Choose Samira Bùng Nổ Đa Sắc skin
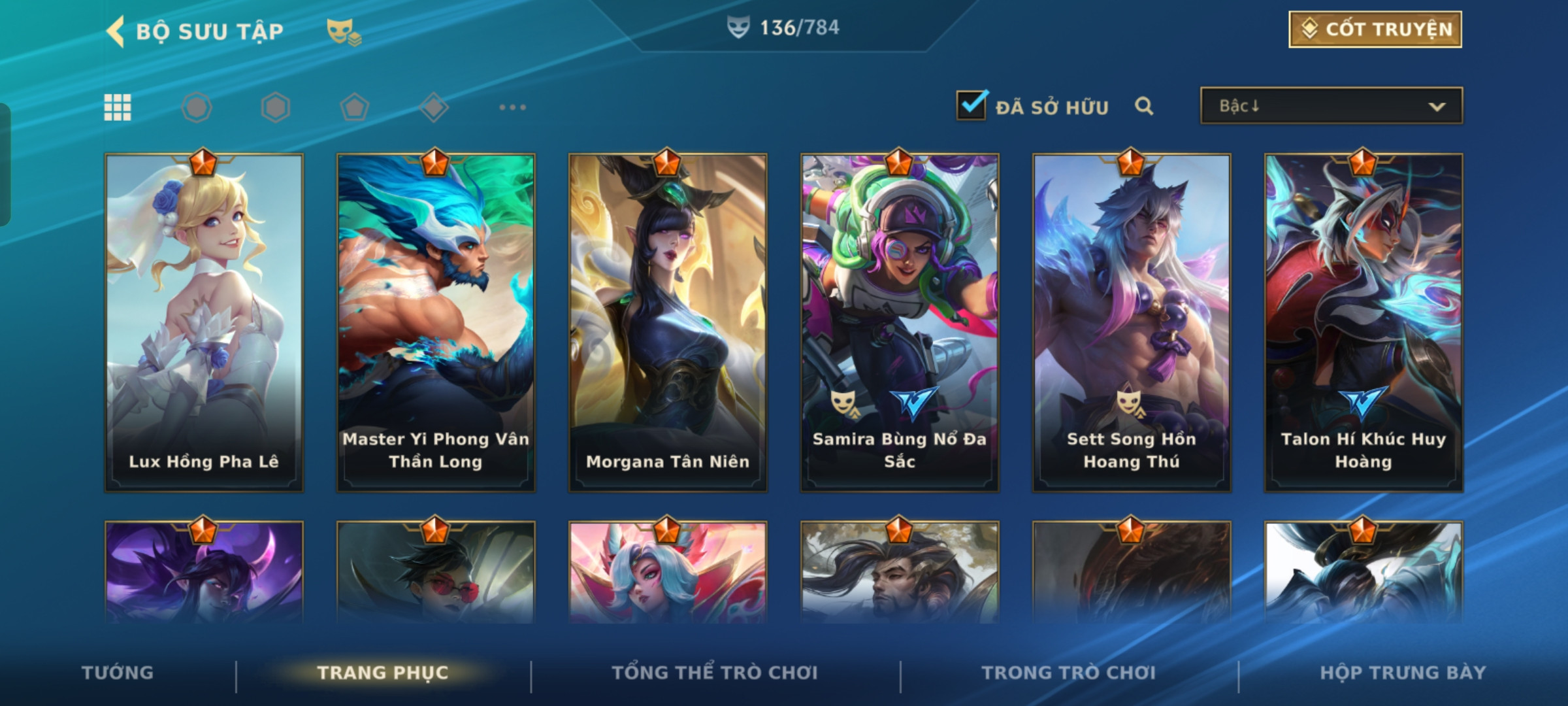The width and height of the screenshot is (1568, 706). click(x=900, y=322)
